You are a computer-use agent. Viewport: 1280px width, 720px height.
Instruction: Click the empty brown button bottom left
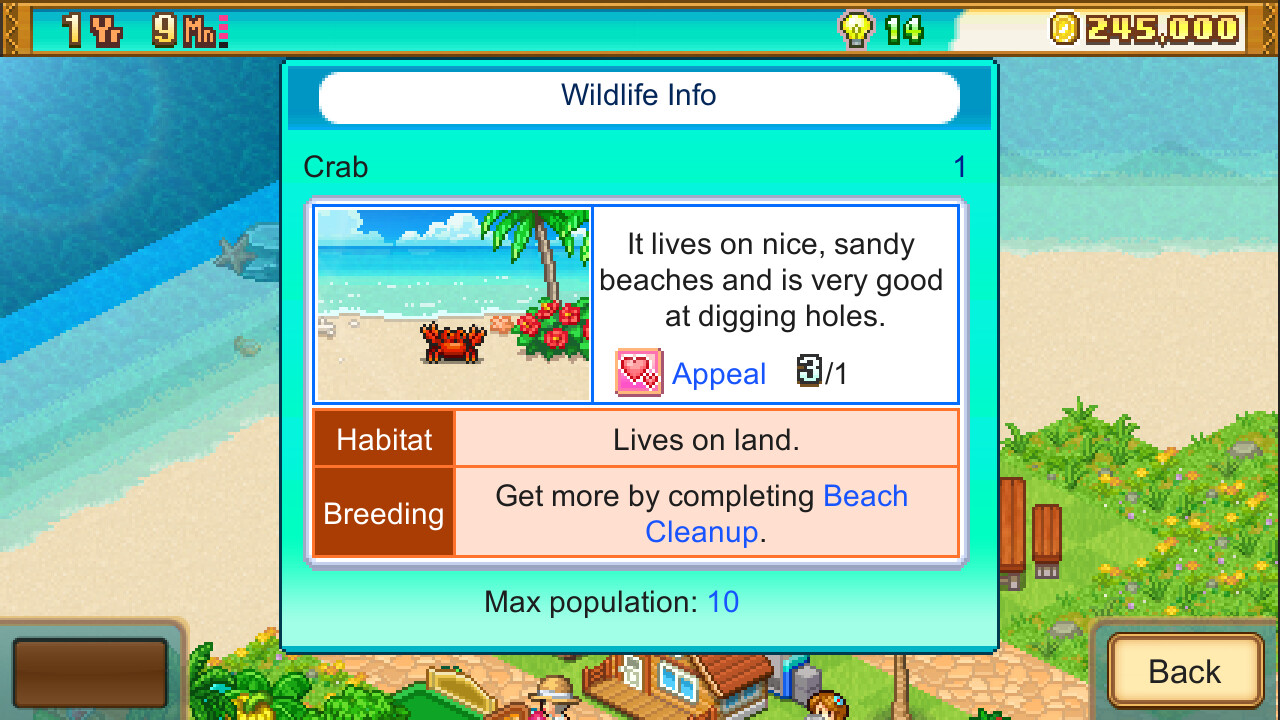pos(90,673)
